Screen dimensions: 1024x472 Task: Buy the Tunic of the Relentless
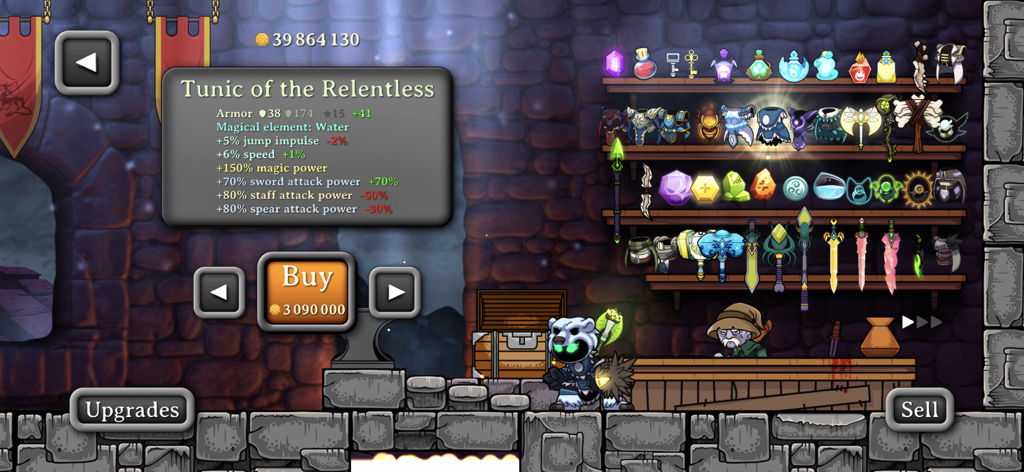point(307,291)
